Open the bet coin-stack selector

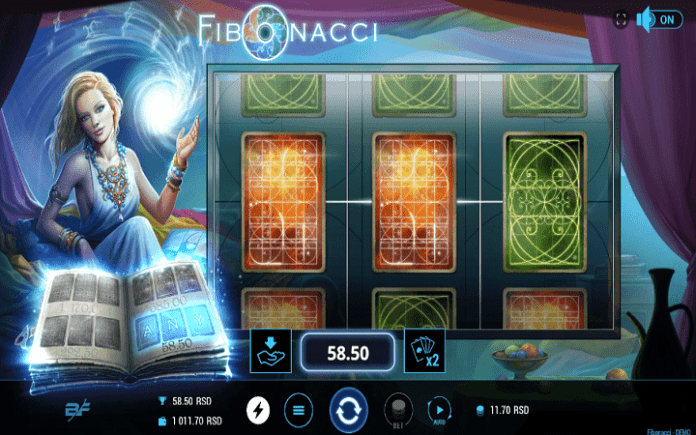[398, 410]
